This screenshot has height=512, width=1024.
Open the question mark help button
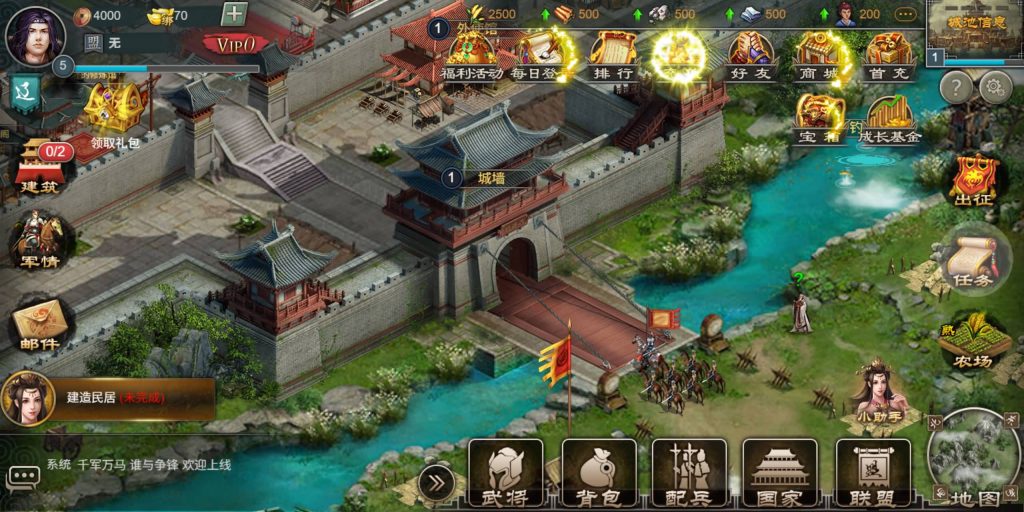coord(956,87)
